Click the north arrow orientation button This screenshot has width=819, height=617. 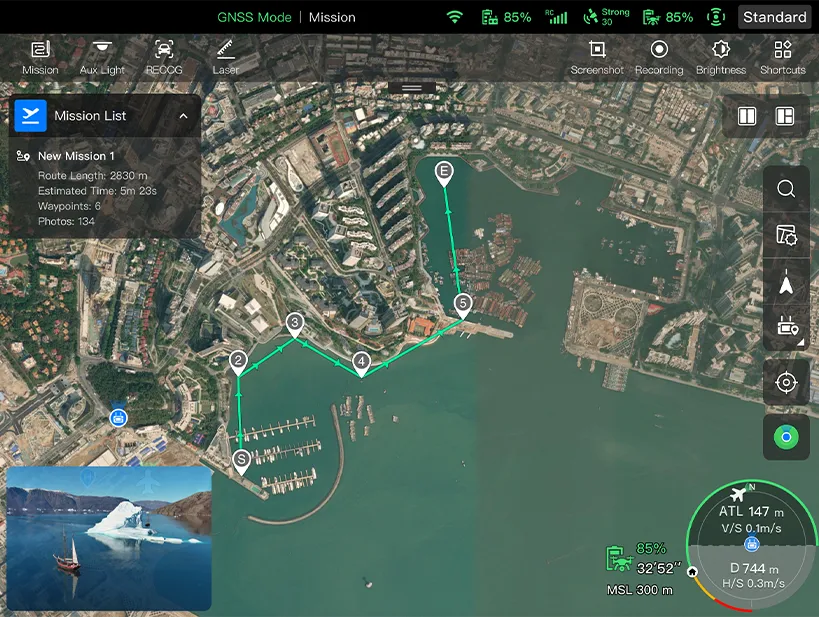click(x=786, y=286)
